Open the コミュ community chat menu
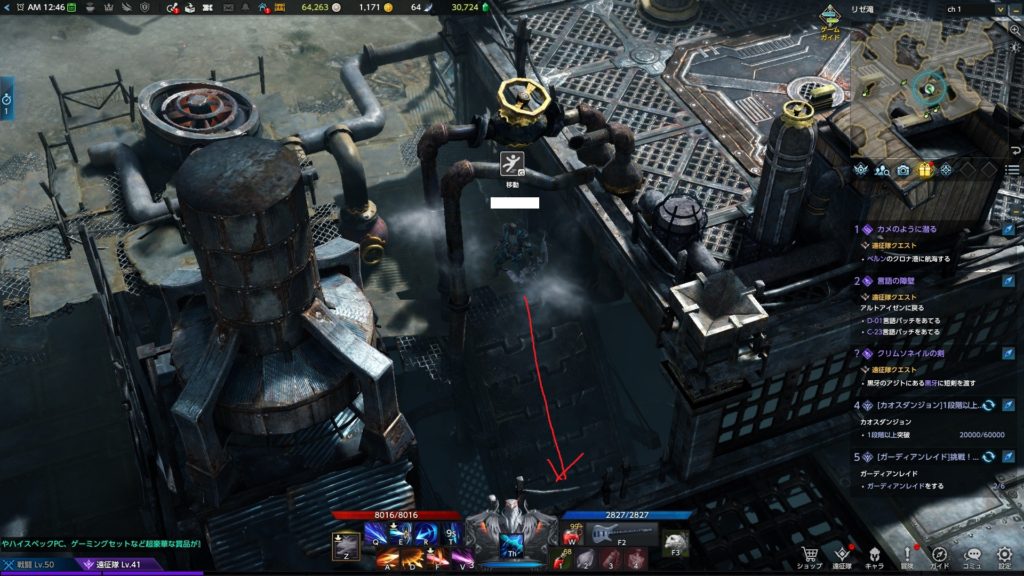The width and height of the screenshot is (1024, 576). pyautogui.click(x=972, y=555)
